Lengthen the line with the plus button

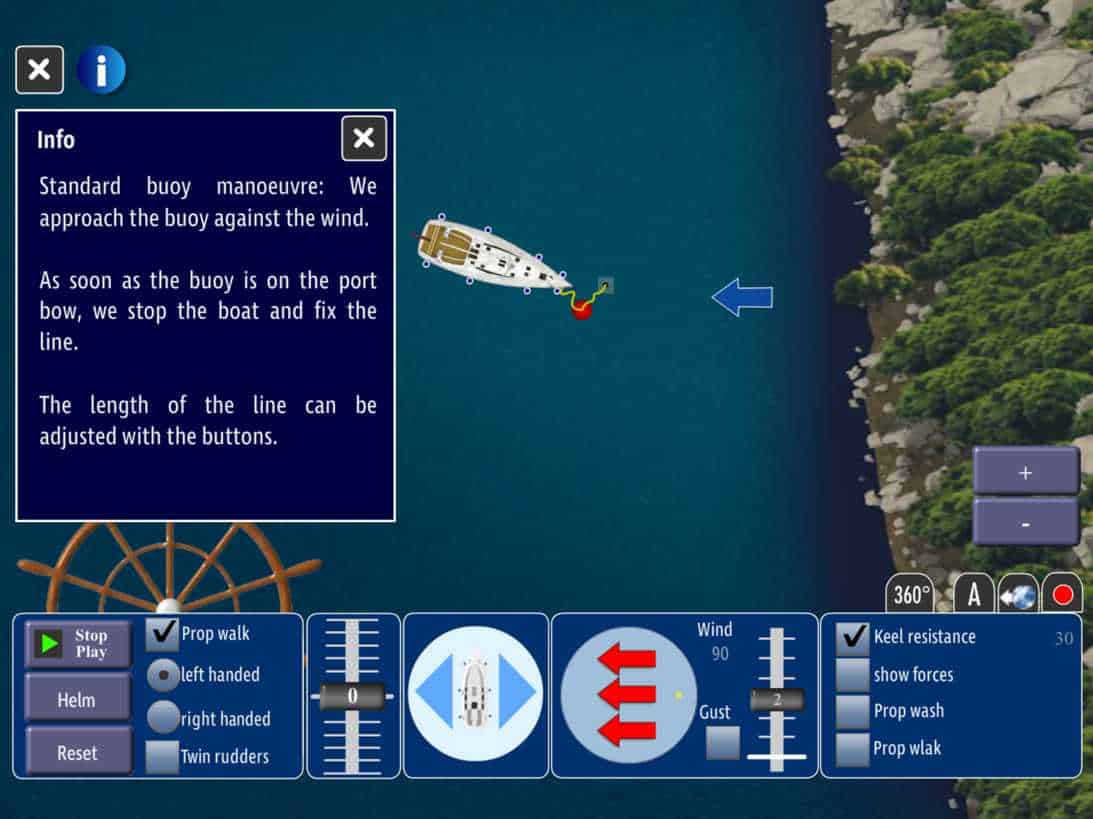pos(1025,472)
